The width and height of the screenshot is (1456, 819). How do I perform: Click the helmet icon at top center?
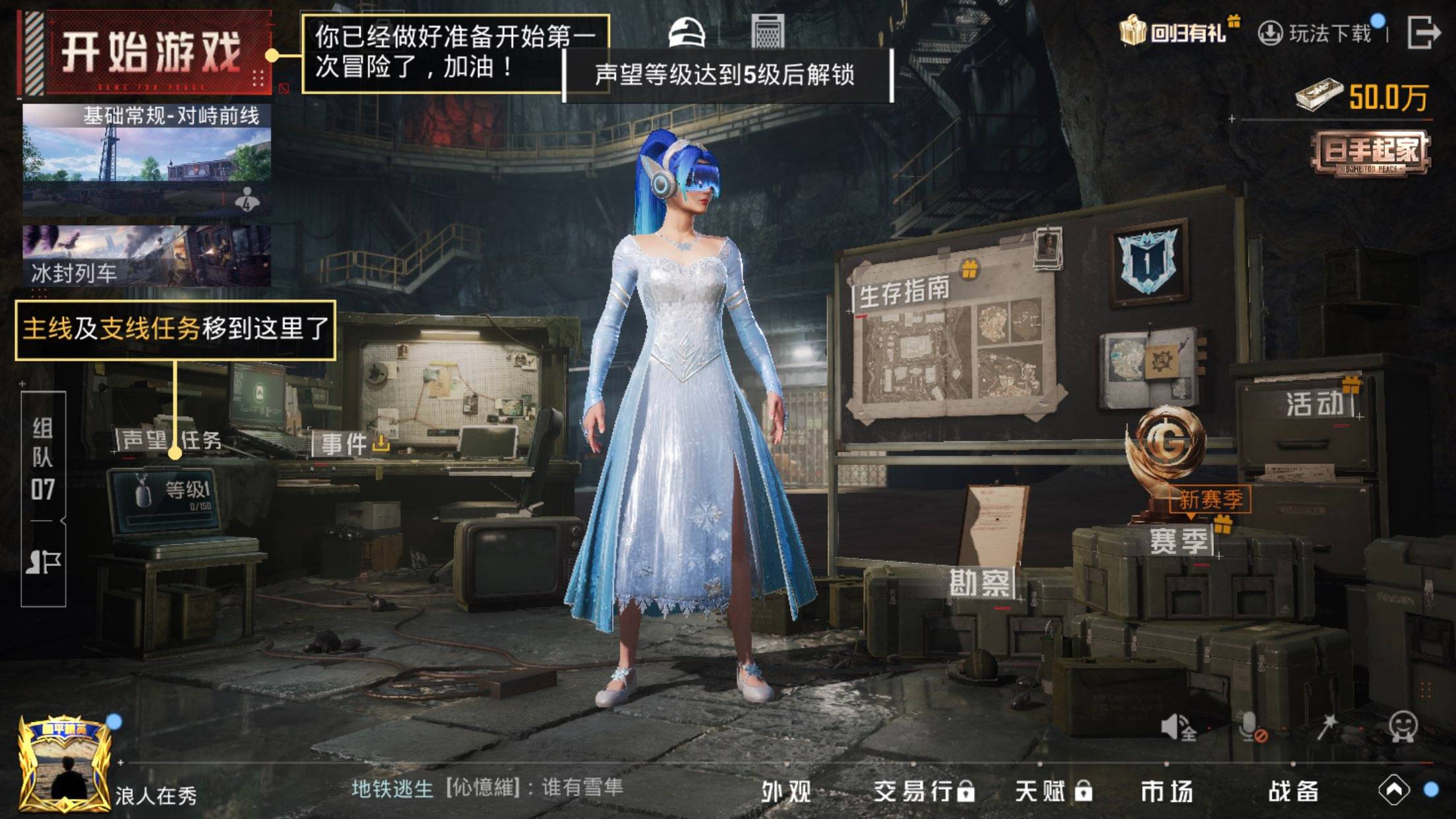point(686,31)
